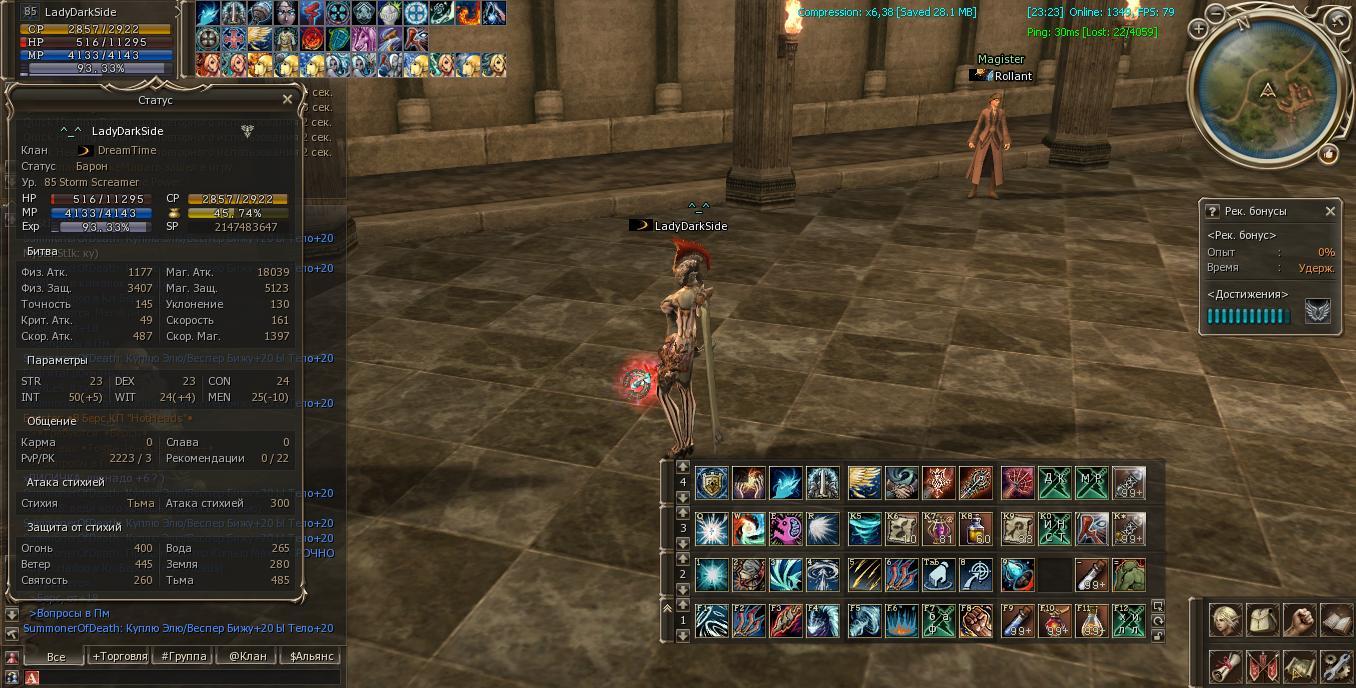The height and width of the screenshot is (688, 1356).
Task: Use the F9 blue potion hotbar slot
Action: point(1018,621)
